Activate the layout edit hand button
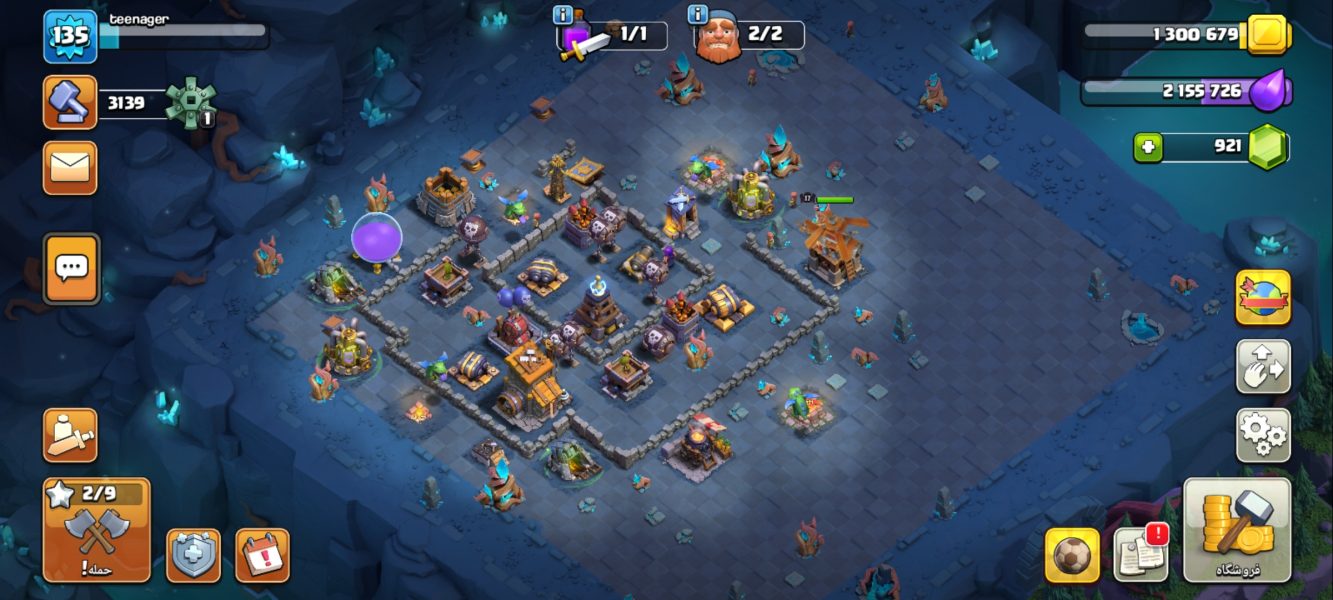The height and width of the screenshot is (600, 1333). coord(1263,366)
